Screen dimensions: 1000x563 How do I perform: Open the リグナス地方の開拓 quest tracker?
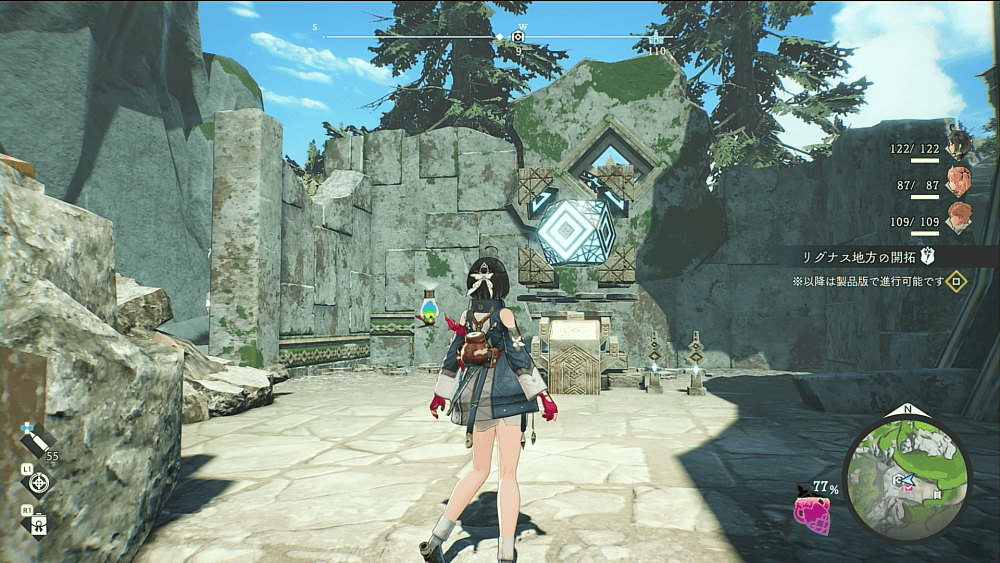[860, 256]
